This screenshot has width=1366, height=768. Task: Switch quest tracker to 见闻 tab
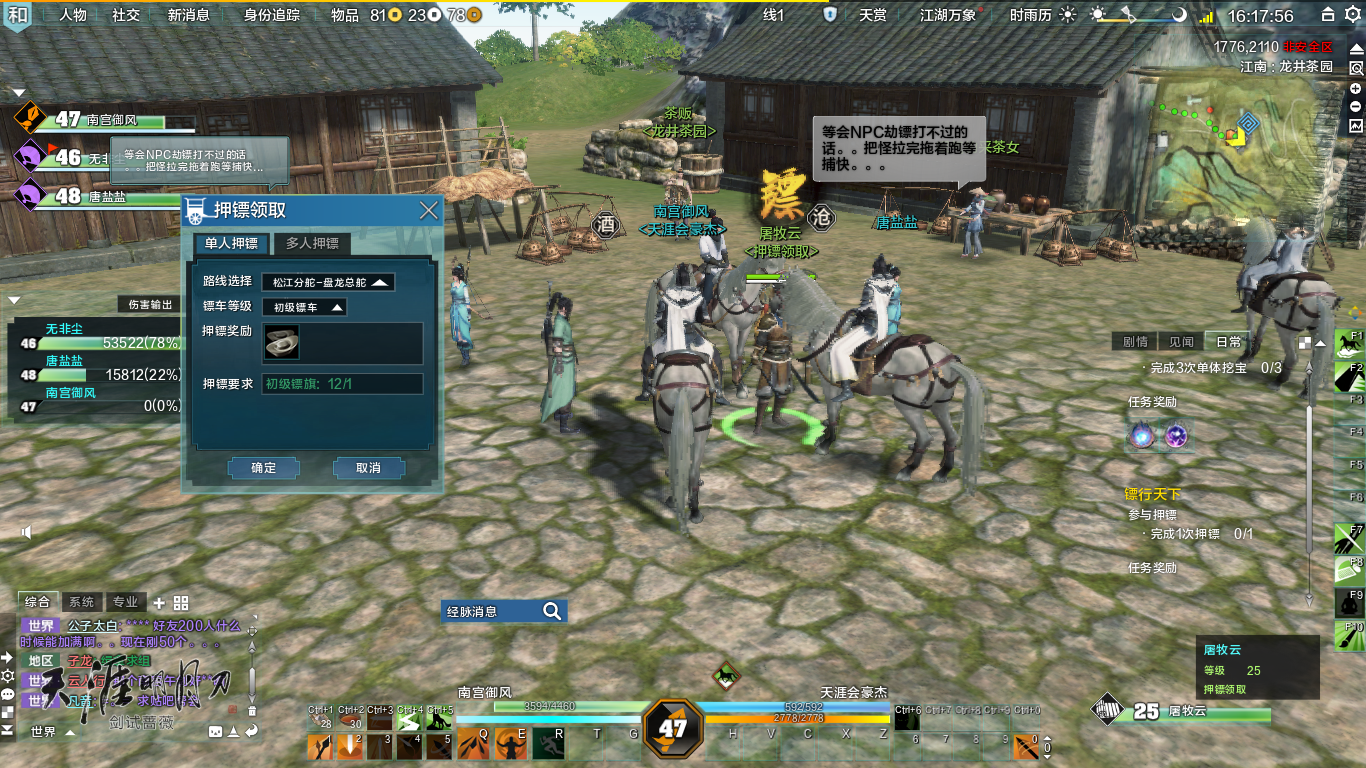(x=1181, y=342)
